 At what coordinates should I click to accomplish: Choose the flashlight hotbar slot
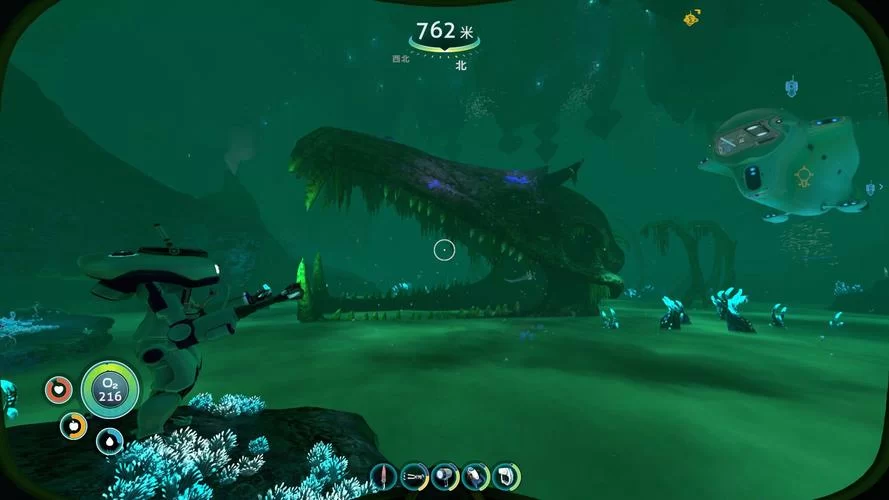pos(444,477)
